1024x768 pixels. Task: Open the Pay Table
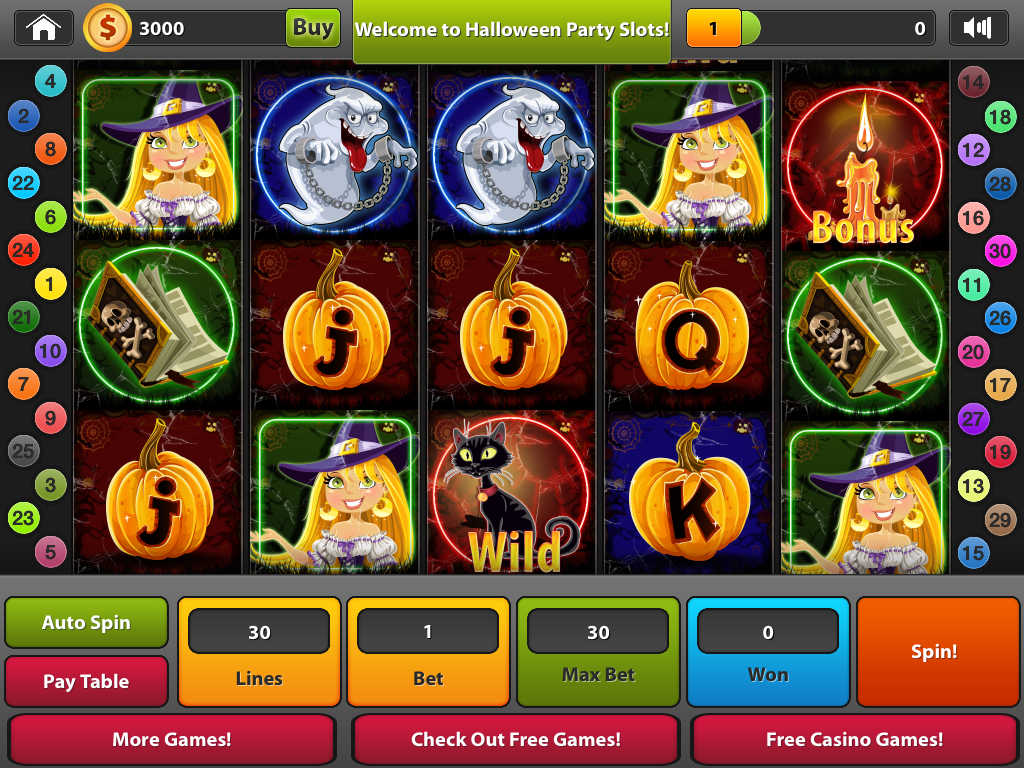(86, 682)
